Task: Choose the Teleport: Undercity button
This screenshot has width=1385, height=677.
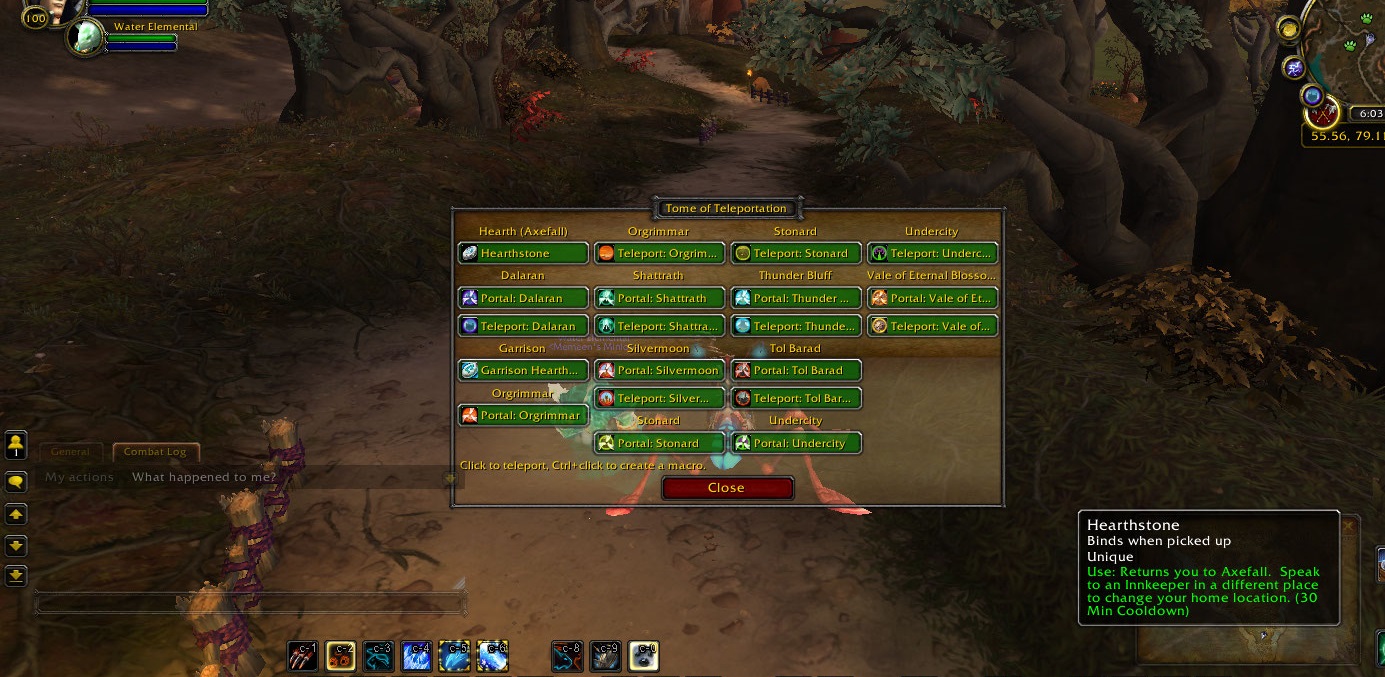Action: pyautogui.click(x=933, y=254)
